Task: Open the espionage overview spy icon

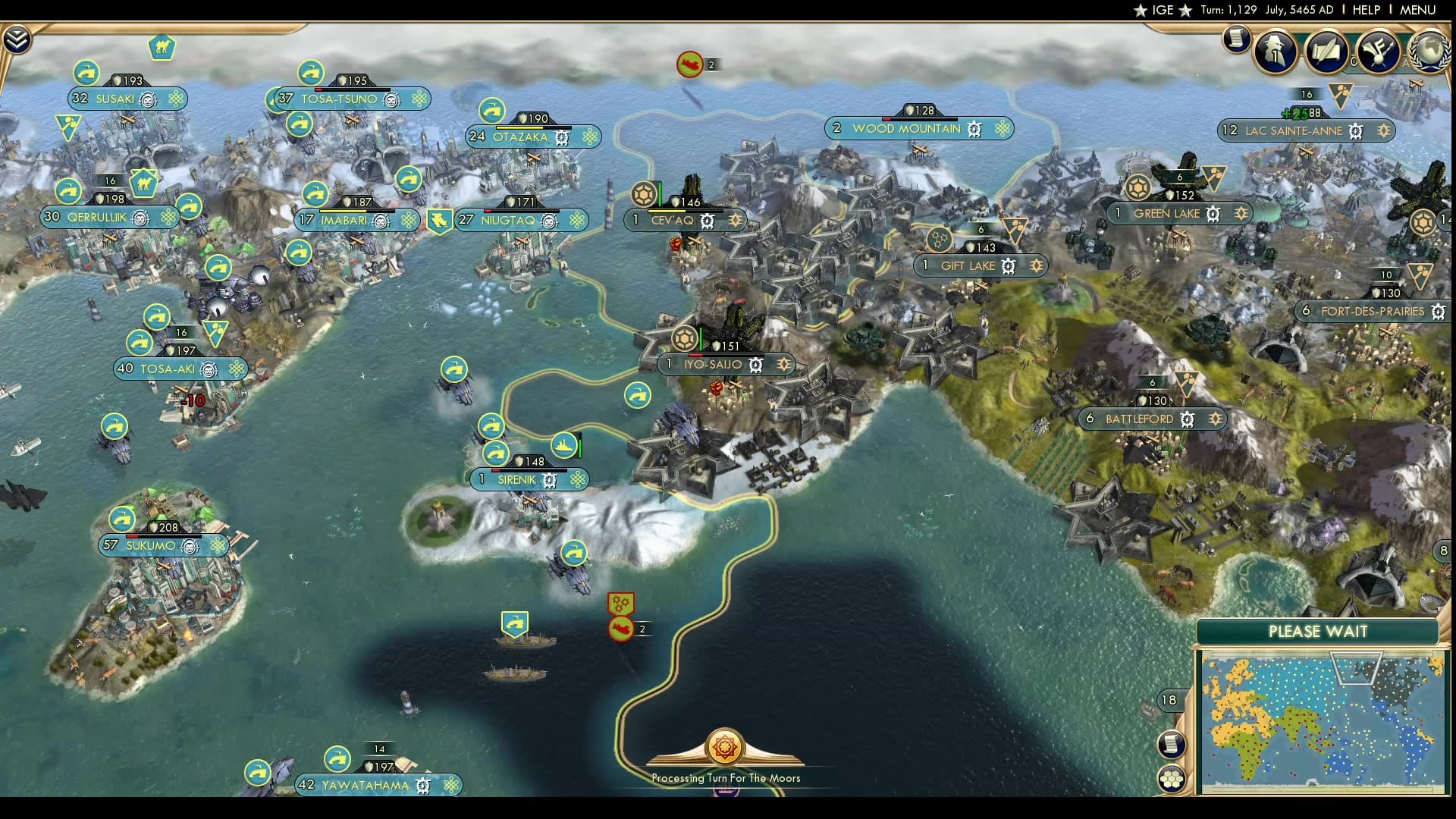Action: click(x=1276, y=52)
